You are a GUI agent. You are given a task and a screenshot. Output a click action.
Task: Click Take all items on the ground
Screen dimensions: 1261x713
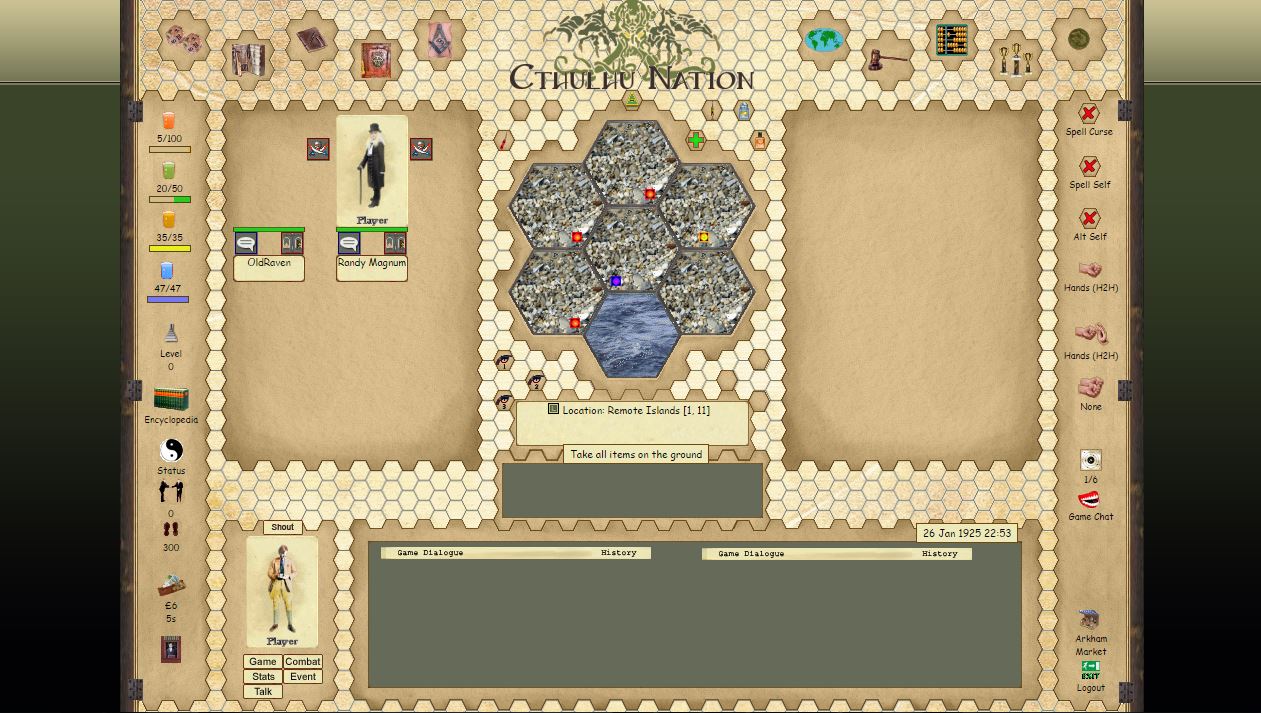636,454
